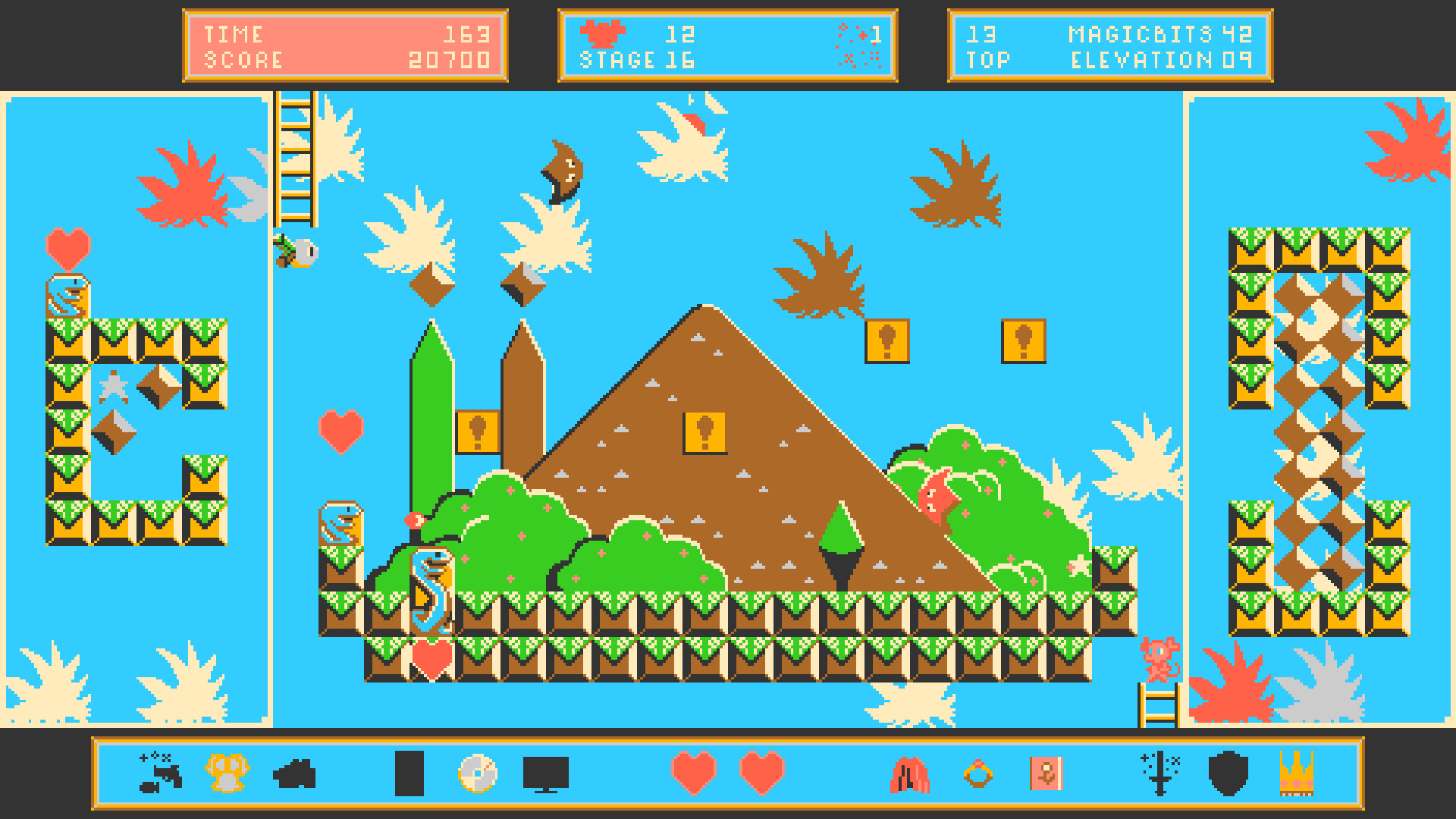Viewport: 1456px width, 819px height.
Task: Select the black fish icon in inventory
Action: coord(296,775)
